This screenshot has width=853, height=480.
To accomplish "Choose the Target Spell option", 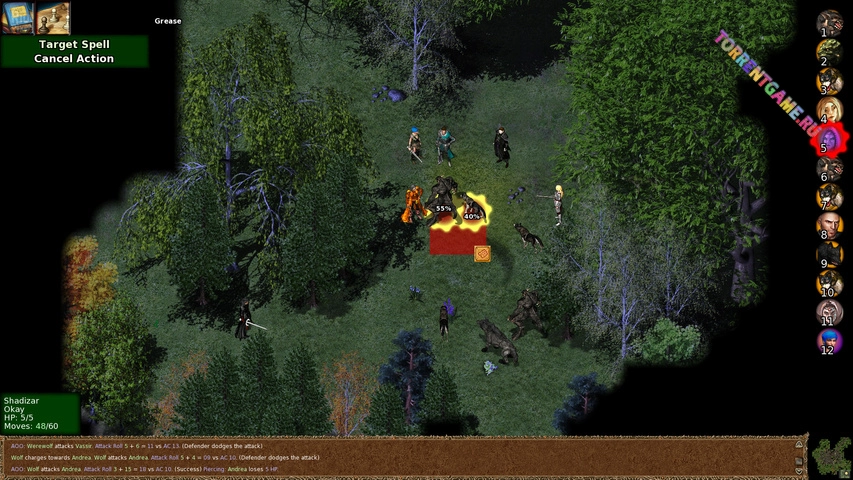I will coord(74,45).
